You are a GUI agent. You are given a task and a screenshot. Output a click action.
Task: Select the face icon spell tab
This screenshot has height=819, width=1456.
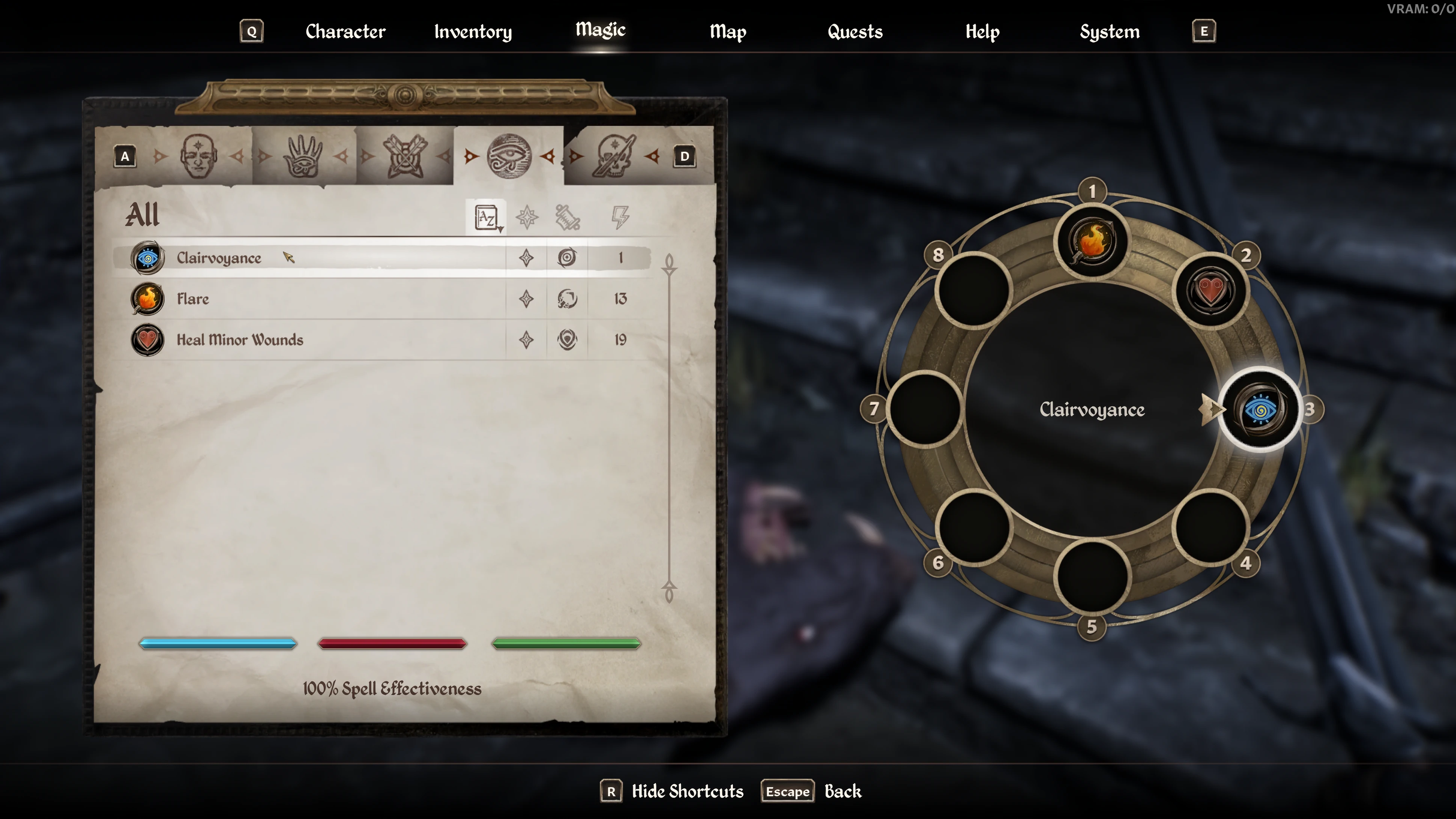[198, 156]
